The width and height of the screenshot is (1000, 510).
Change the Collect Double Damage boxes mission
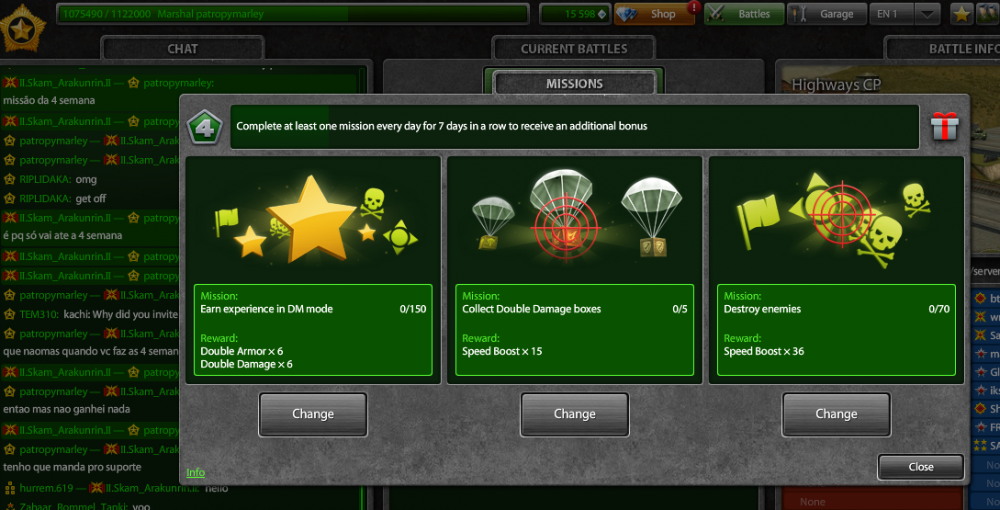tap(574, 414)
